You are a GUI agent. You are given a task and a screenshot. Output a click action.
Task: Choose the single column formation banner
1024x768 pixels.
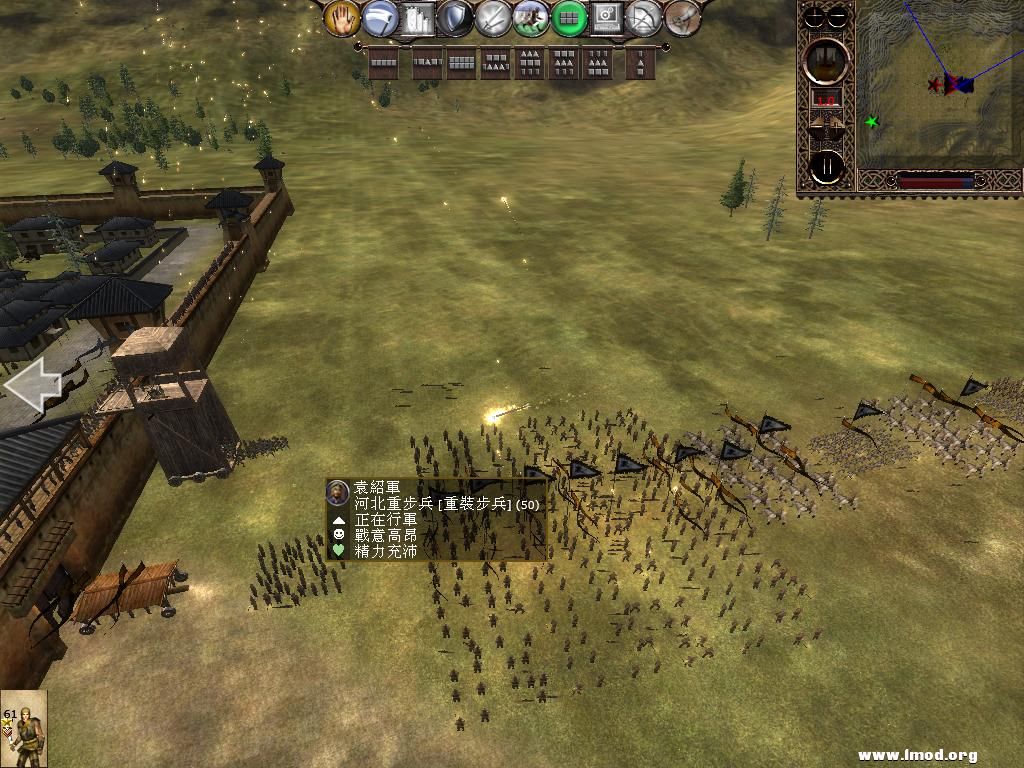pyautogui.click(x=640, y=63)
